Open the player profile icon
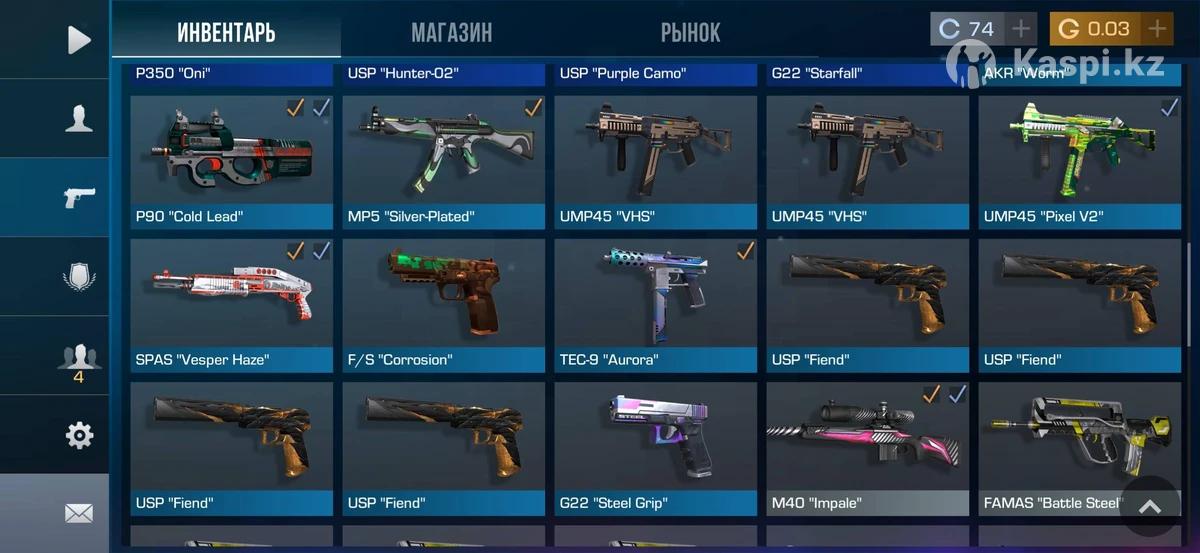This screenshot has width=1200, height=553. pos(78,119)
